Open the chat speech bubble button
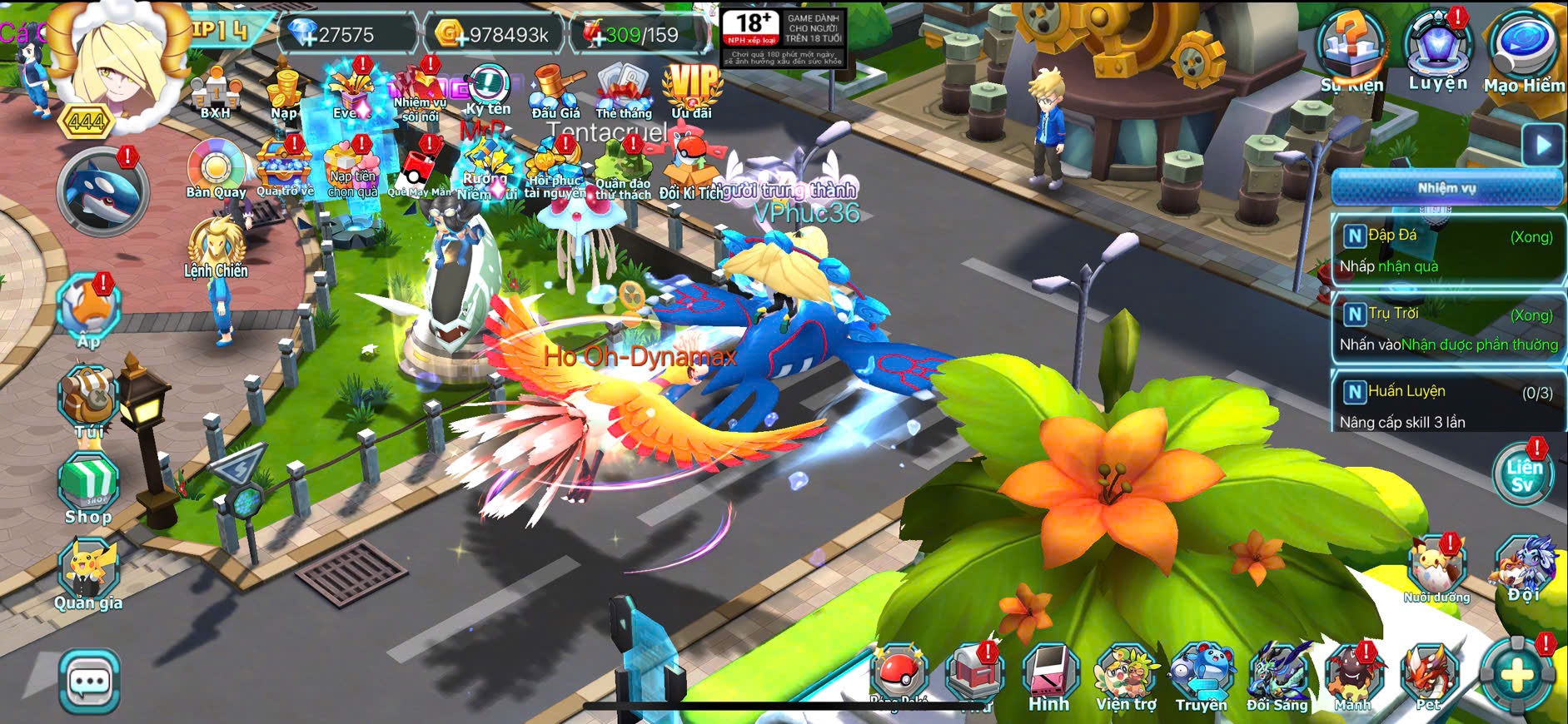1568x724 pixels. pyautogui.click(x=89, y=682)
